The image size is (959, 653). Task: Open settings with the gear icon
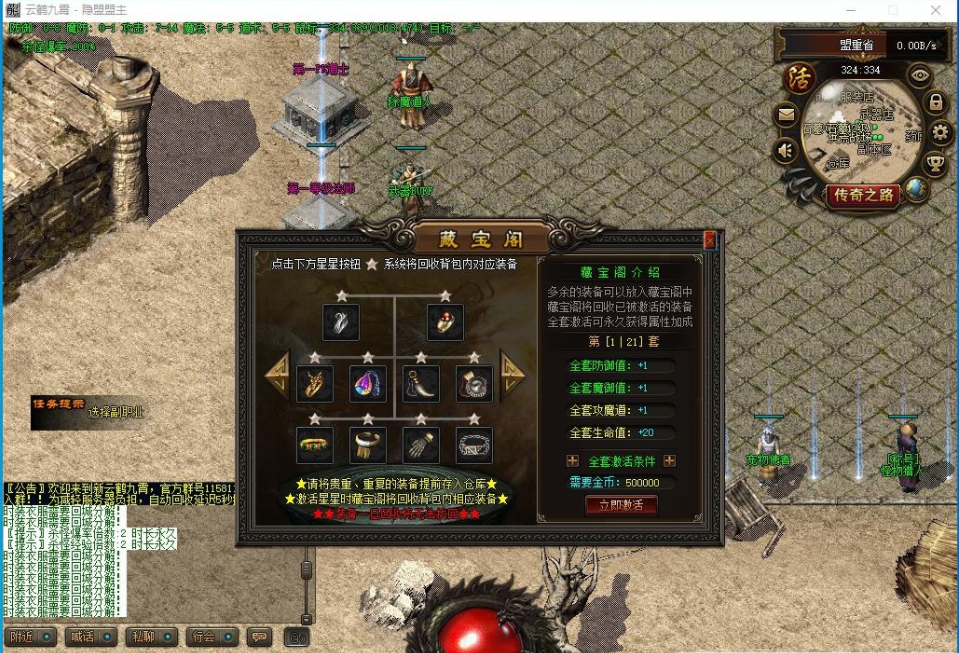(940, 132)
